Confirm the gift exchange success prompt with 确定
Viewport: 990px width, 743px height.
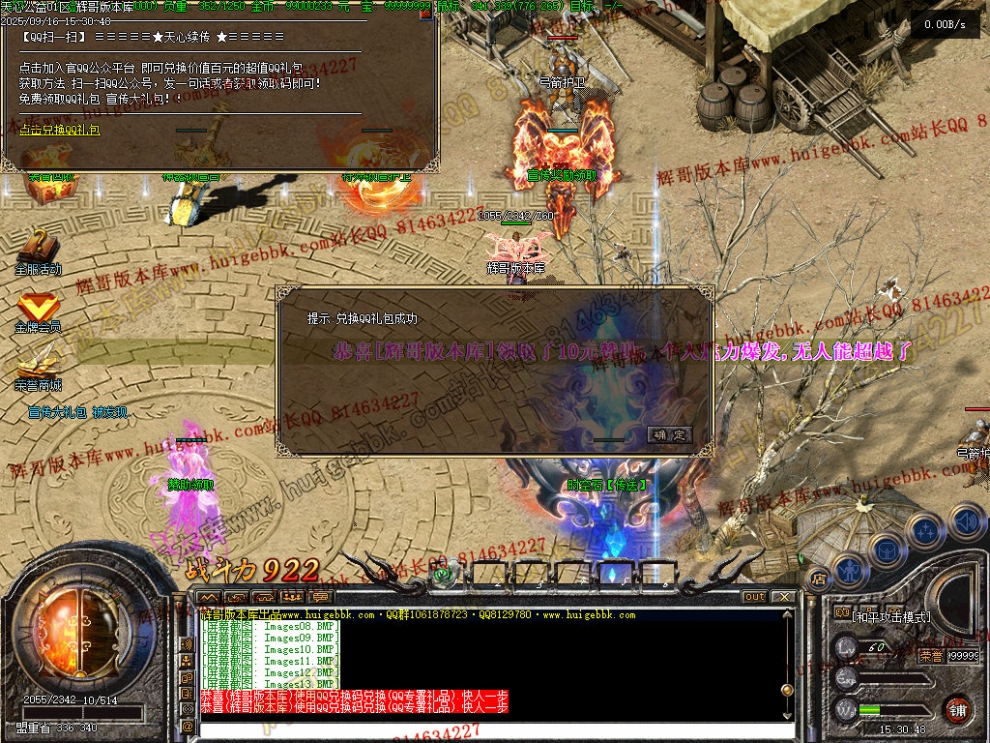click(669, 435)
